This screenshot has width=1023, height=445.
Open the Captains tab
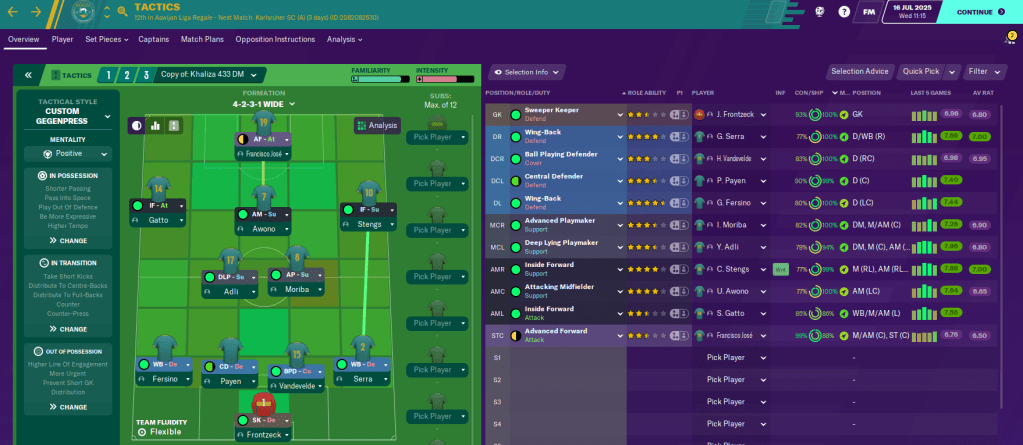153,39
